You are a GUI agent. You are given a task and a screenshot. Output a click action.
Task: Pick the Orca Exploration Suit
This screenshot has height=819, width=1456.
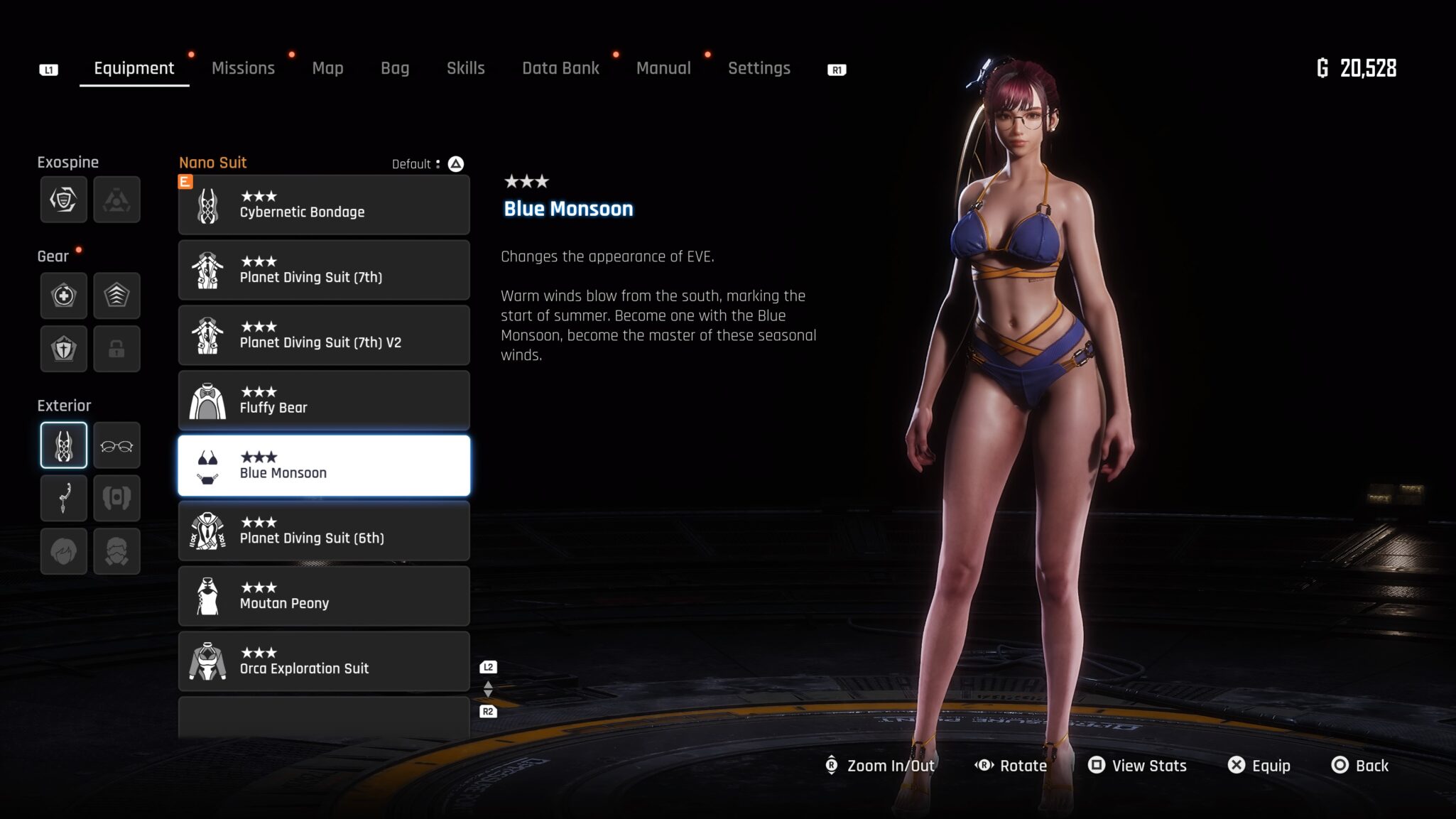click(x=324, y=661)
